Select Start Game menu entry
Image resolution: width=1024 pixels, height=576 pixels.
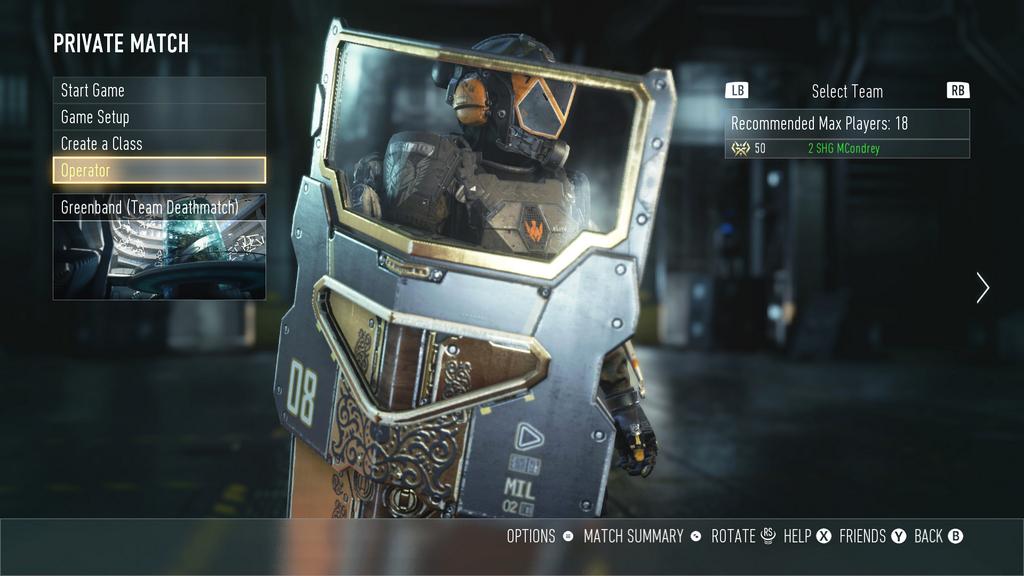[x=159, y=90]
